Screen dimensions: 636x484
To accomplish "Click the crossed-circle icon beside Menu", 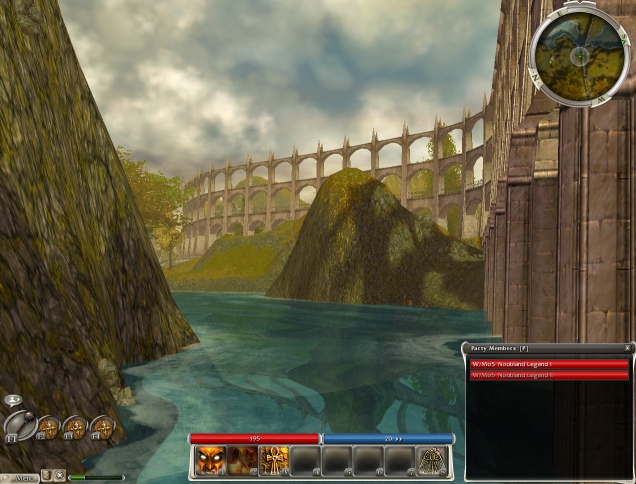I will tap(60, 476).
